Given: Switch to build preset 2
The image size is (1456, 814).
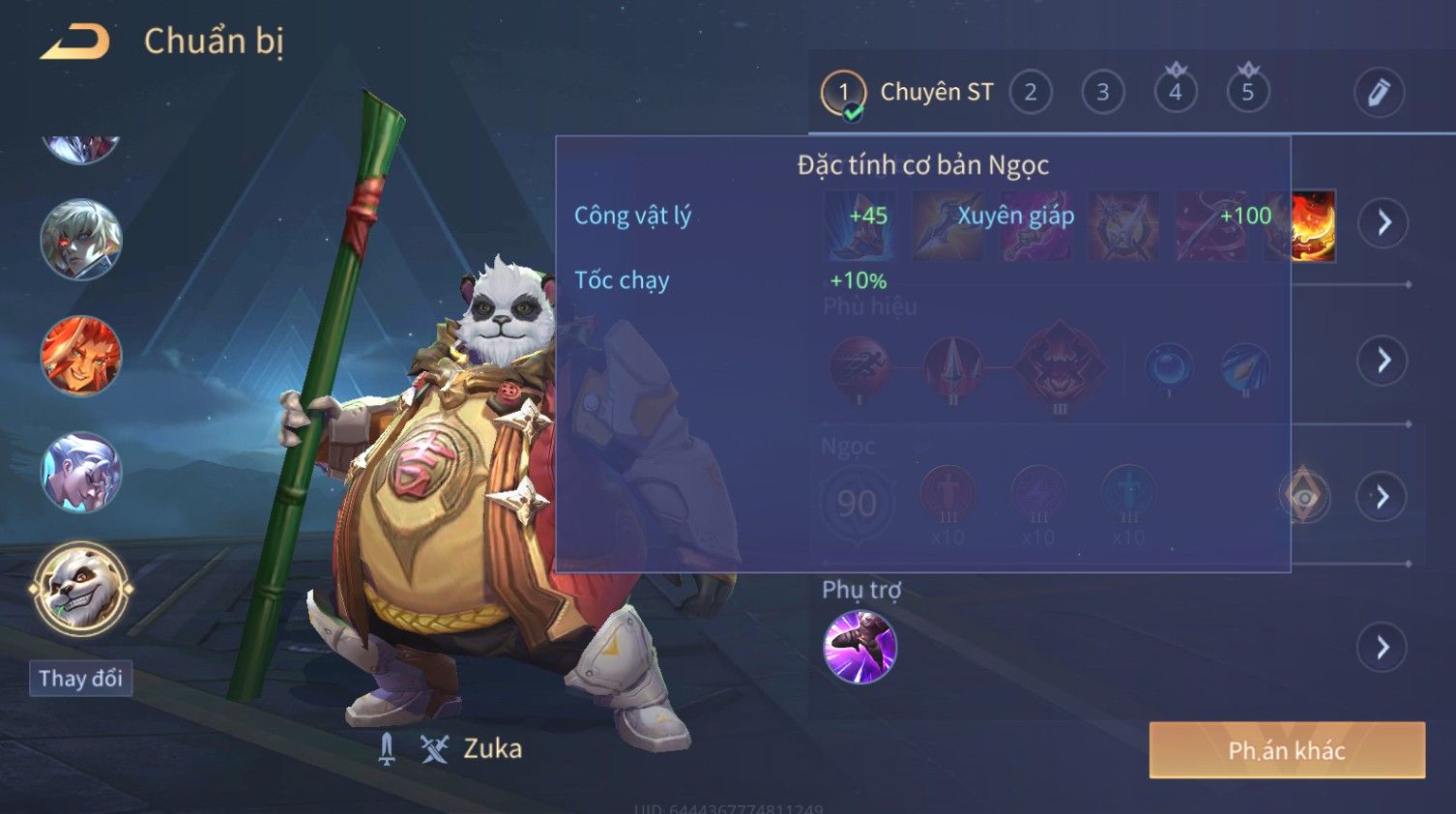Looking at the screenshot, I should pyautogui.click(x=1031, y=93).
